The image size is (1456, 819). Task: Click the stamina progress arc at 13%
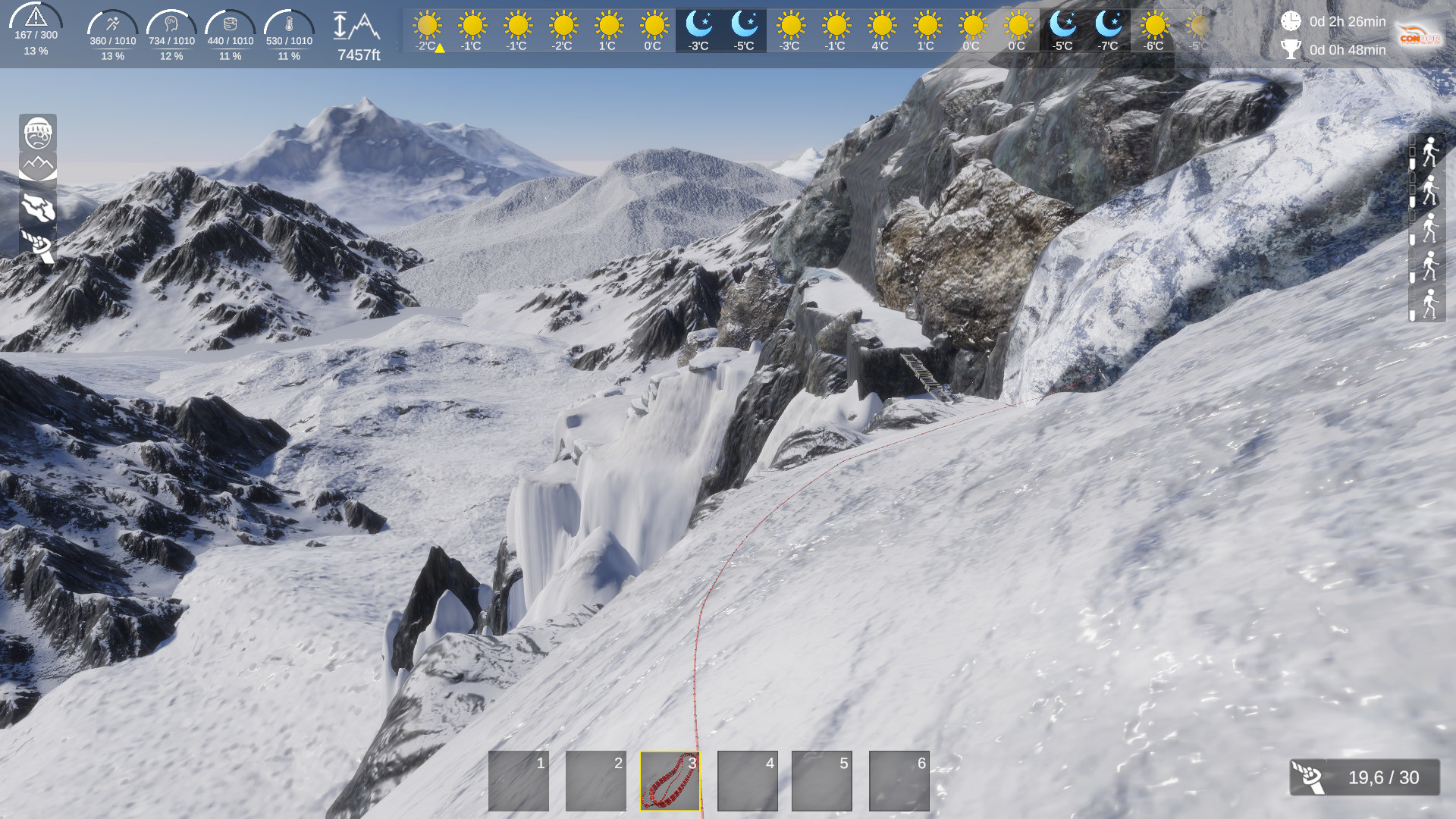112,55
